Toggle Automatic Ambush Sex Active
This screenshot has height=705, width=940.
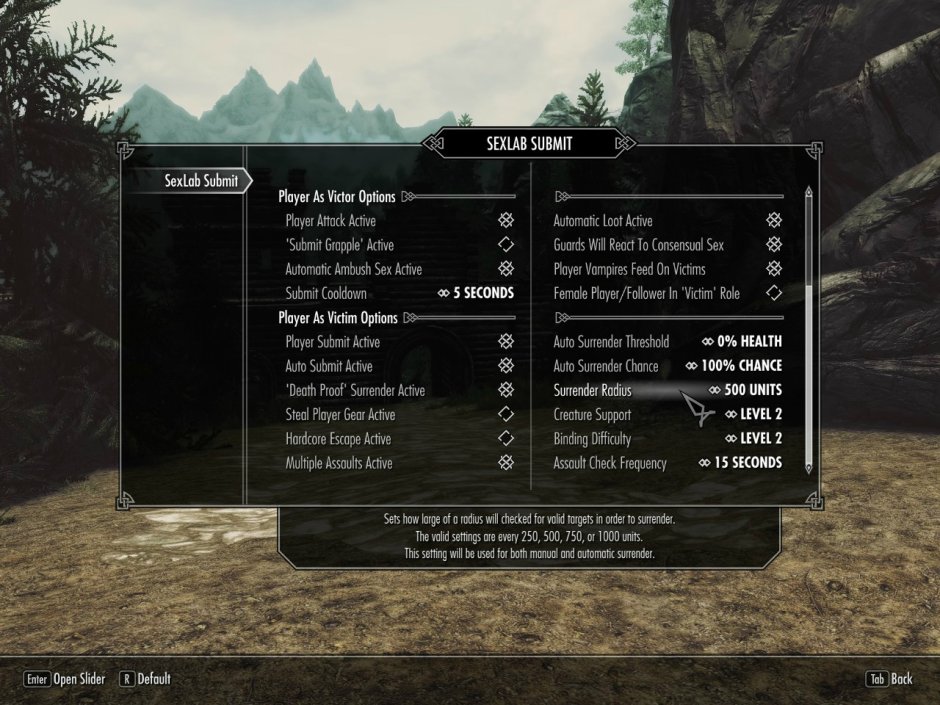coord(506,269)
